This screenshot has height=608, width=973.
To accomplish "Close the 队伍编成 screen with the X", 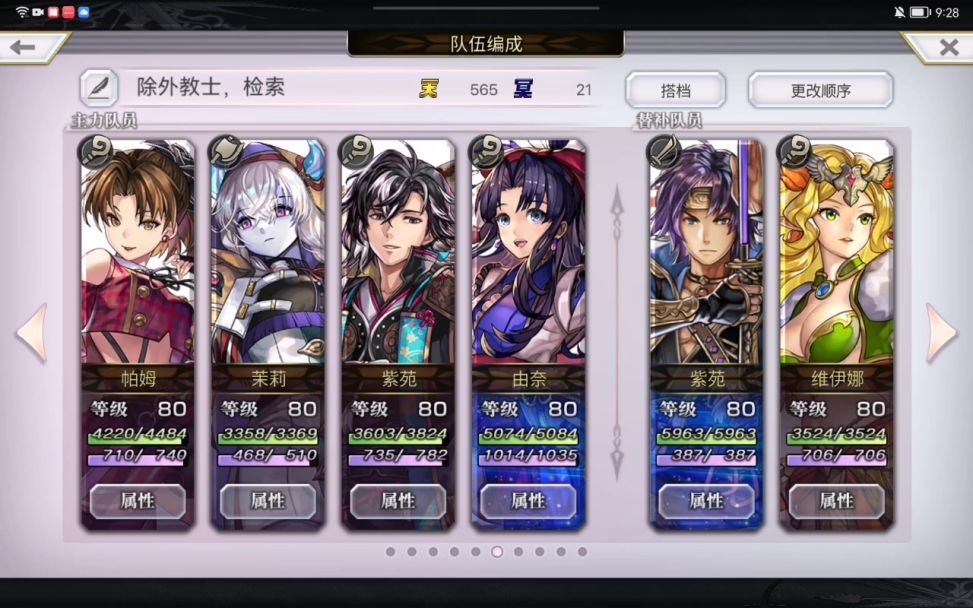I will pos(947,47).
